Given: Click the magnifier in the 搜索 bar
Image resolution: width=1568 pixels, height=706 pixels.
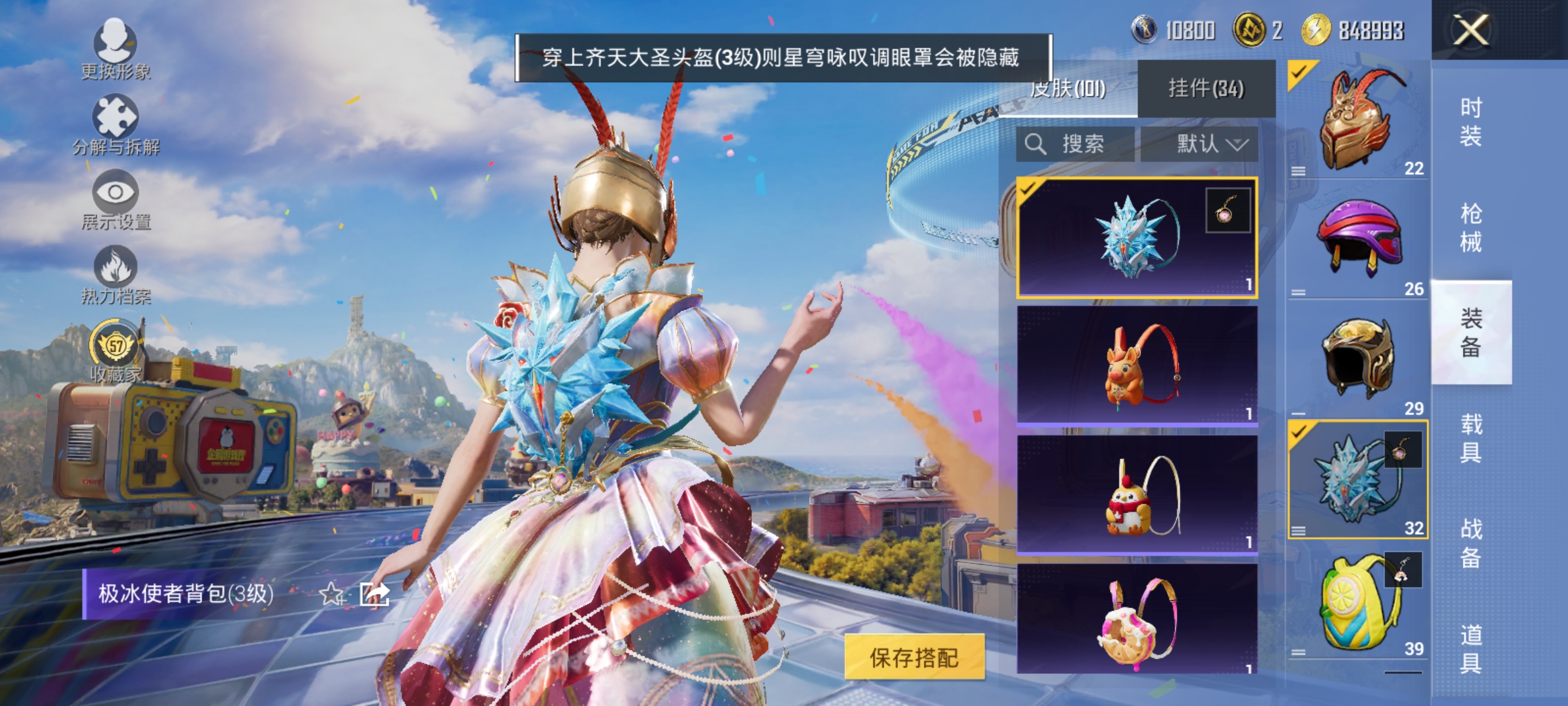Looking at the screenshot, I should (x=1036, y=143).
